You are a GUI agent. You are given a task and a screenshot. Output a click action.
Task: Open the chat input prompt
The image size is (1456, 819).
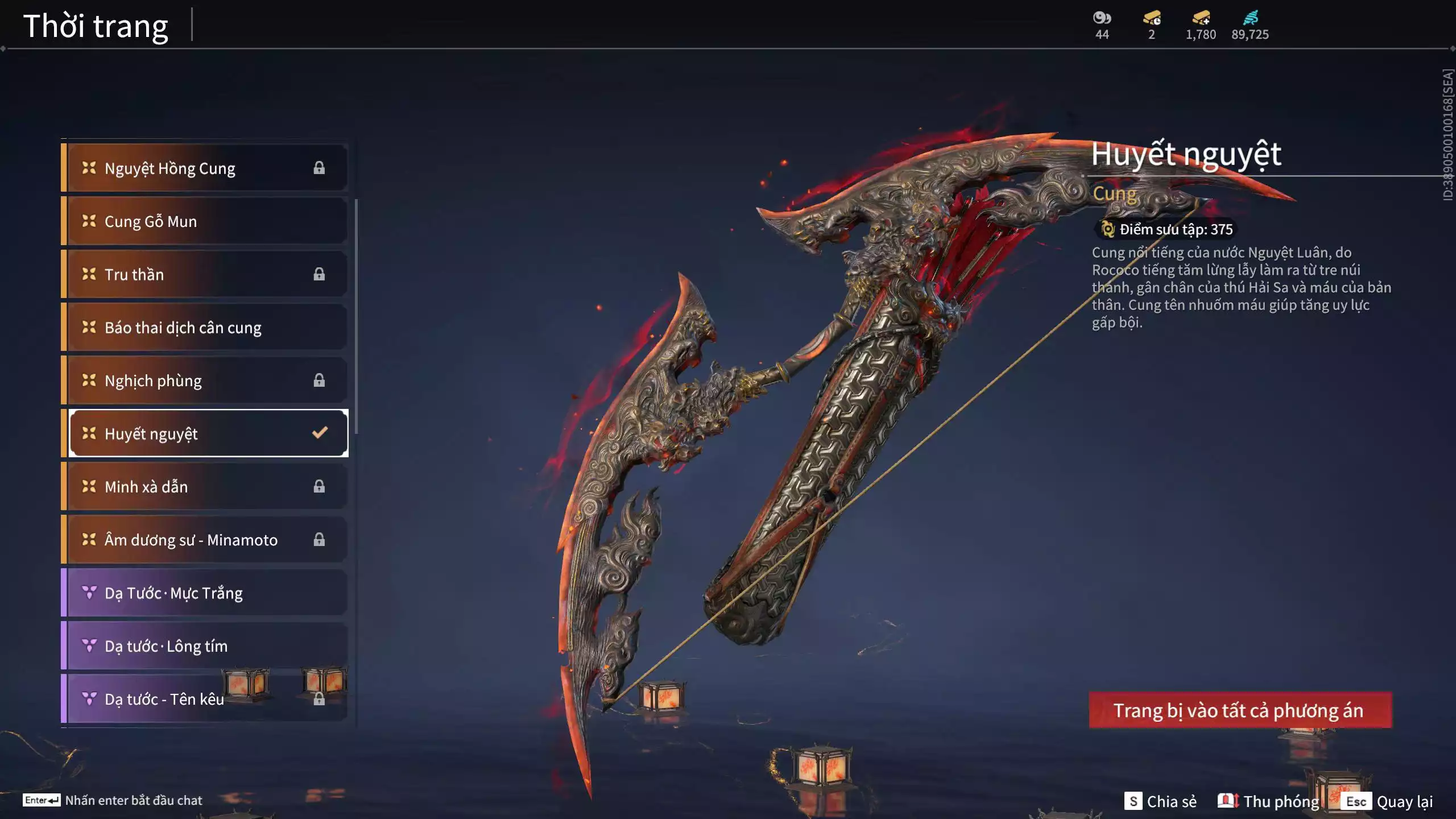click(113, 800)
